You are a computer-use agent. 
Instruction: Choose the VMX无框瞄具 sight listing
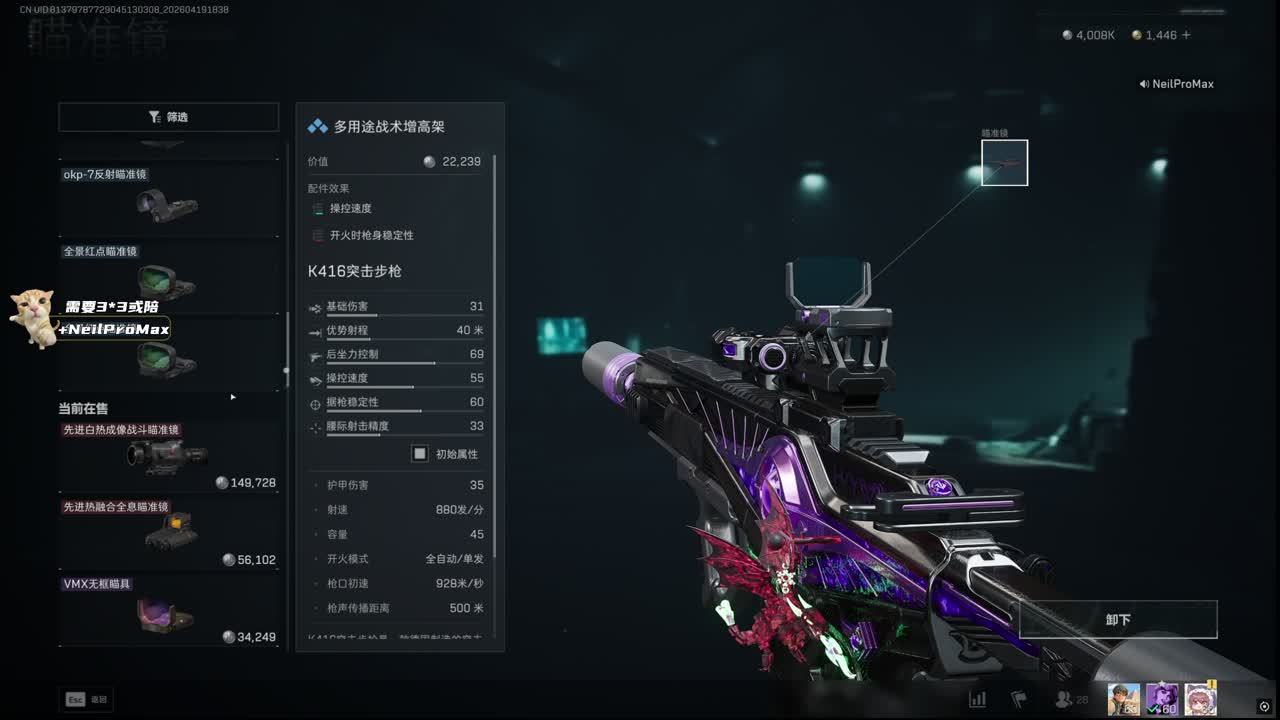point(167,610)
